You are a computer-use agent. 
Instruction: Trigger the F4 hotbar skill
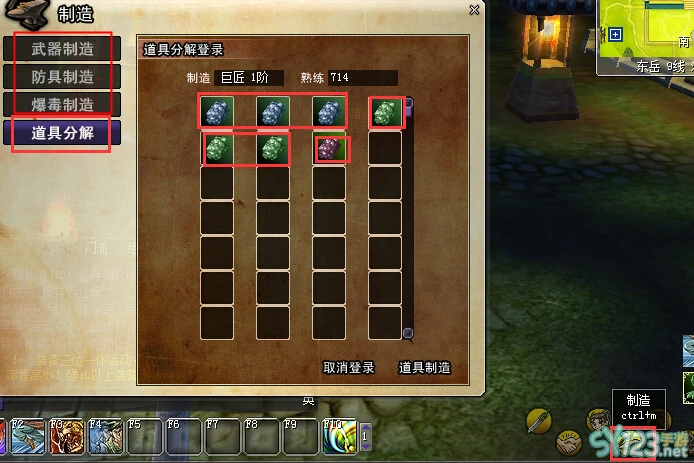pyautogui.click(x=104, y=437)
